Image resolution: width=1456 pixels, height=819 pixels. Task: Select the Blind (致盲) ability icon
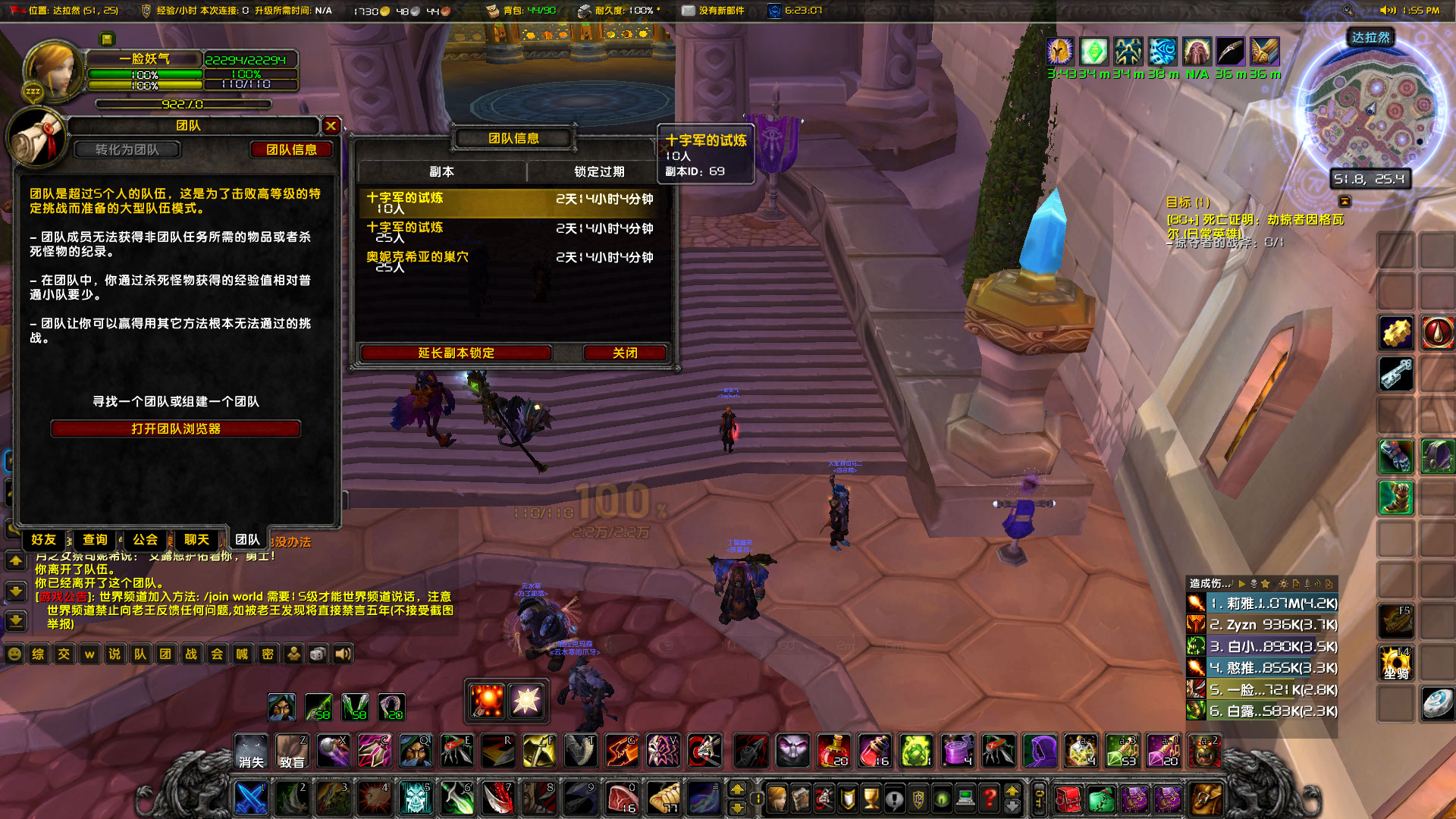click(x=293, y=752)
